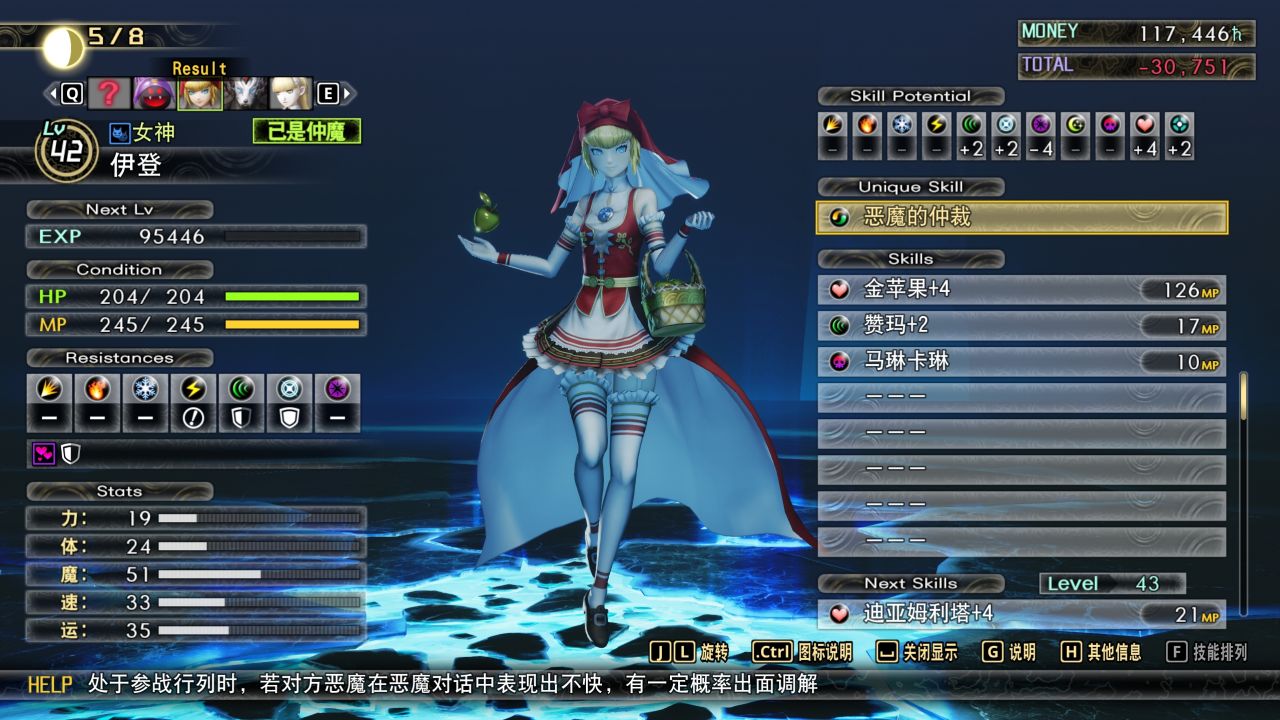The width and height of the screenshot is (1280, 720).
Task: Click the 关闭显示 hide display option
Action: (x=916, y=652)
